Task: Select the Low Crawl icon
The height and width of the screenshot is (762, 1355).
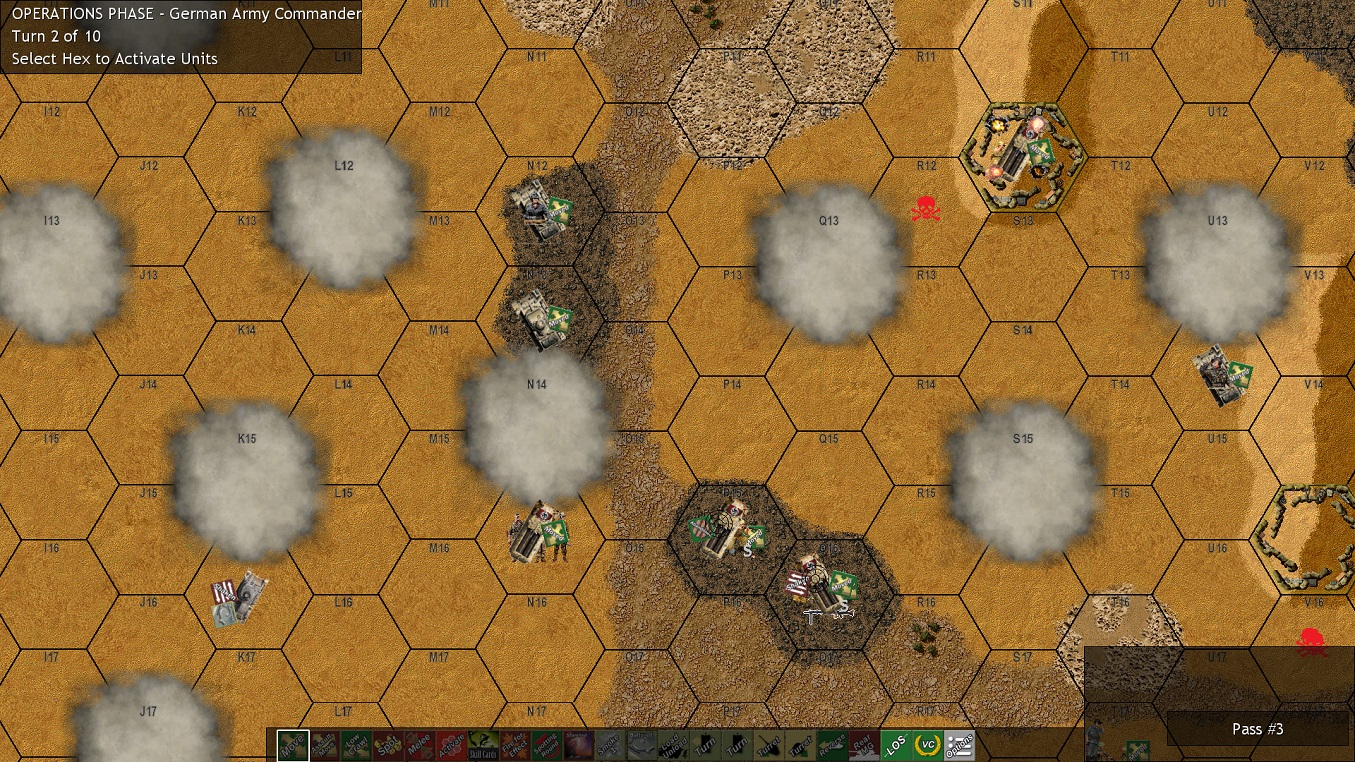Action: (x=356, y=744)
